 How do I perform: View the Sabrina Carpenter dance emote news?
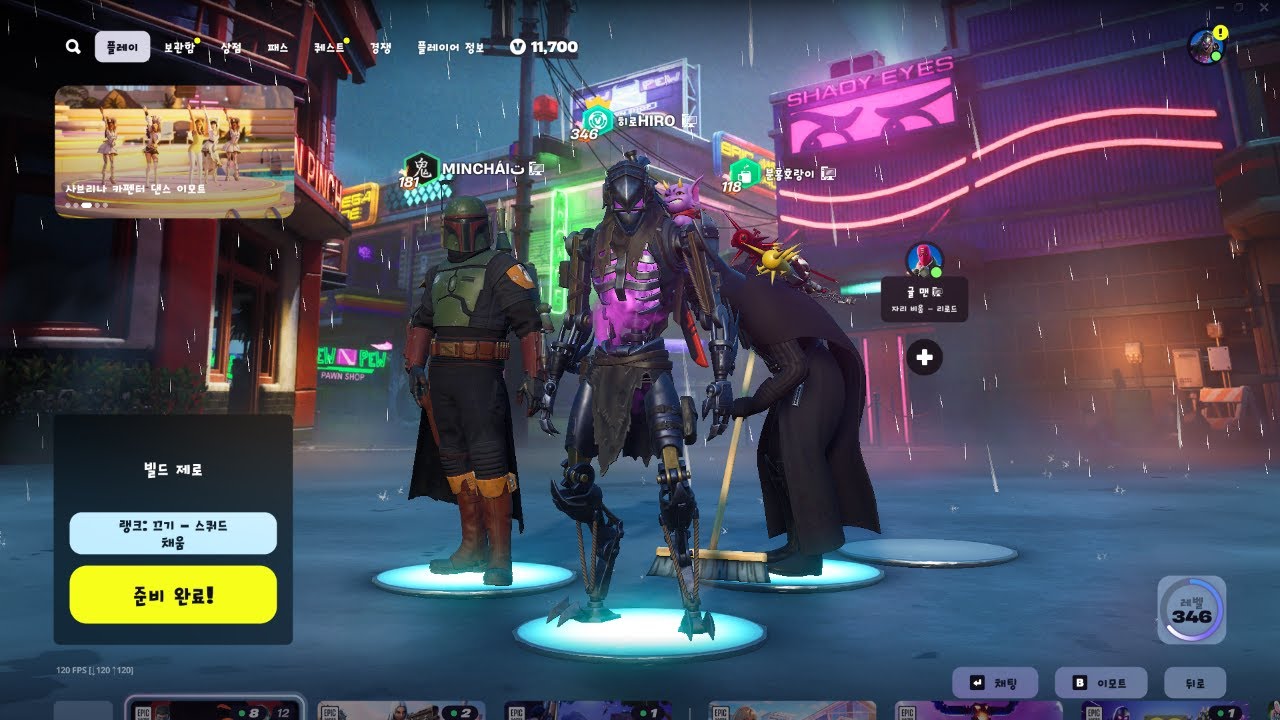[x=174, y=151]
